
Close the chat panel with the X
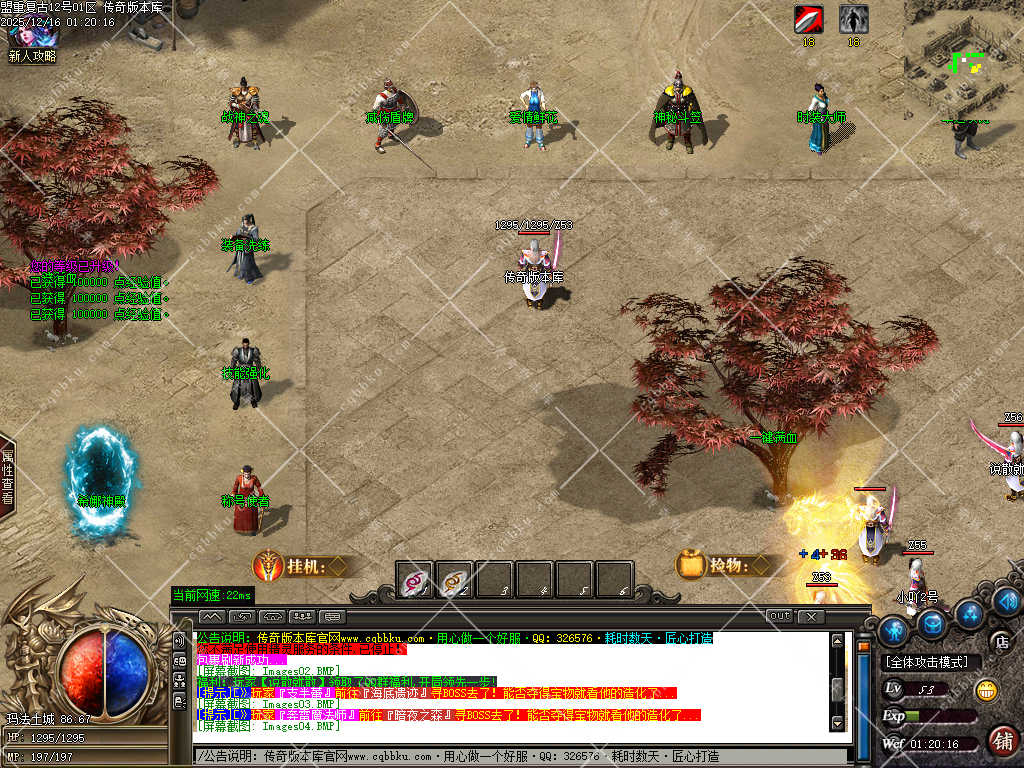(x=812, y=616)
